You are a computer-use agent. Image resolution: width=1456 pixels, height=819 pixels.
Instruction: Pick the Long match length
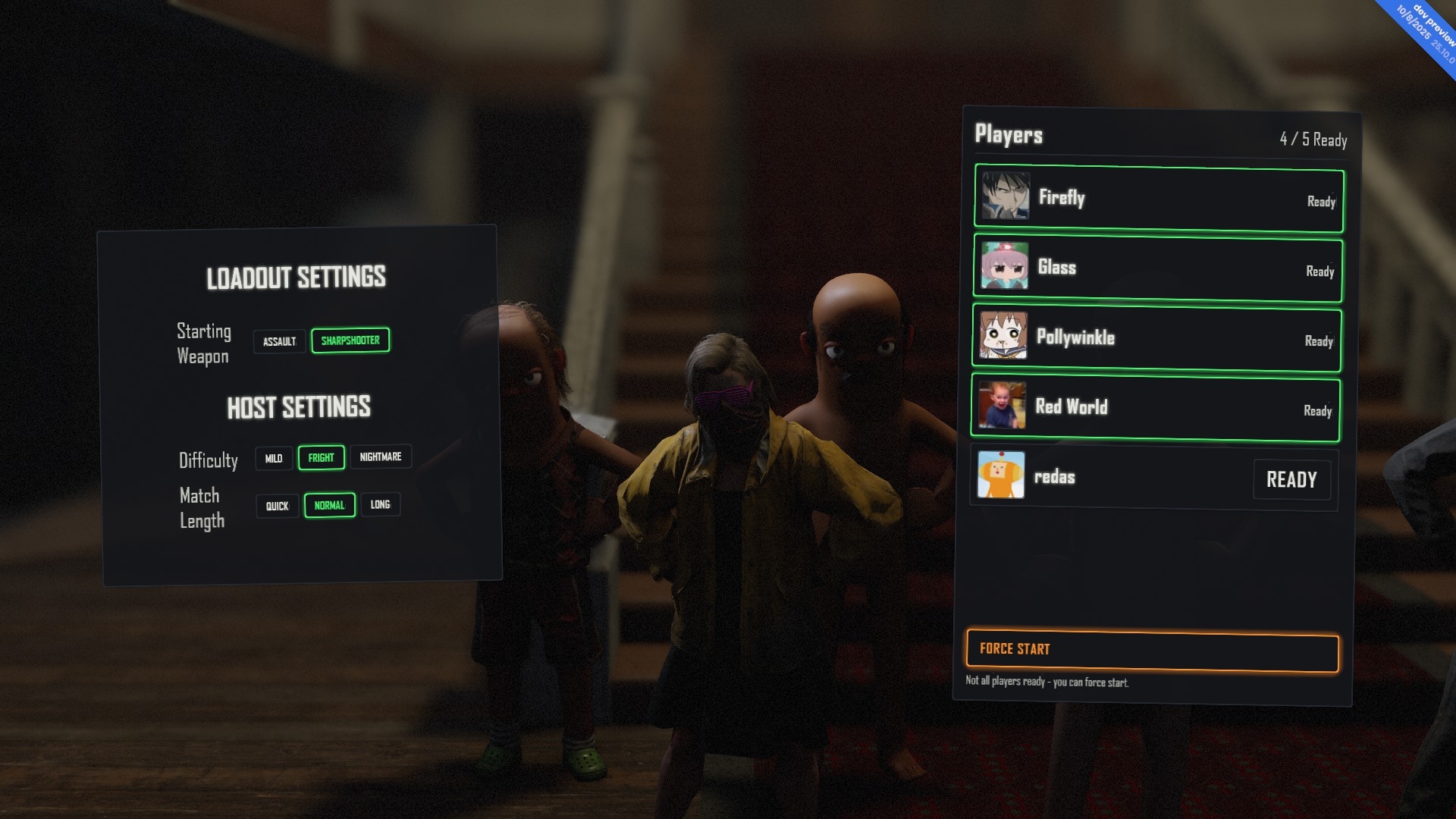pos(380,504)
